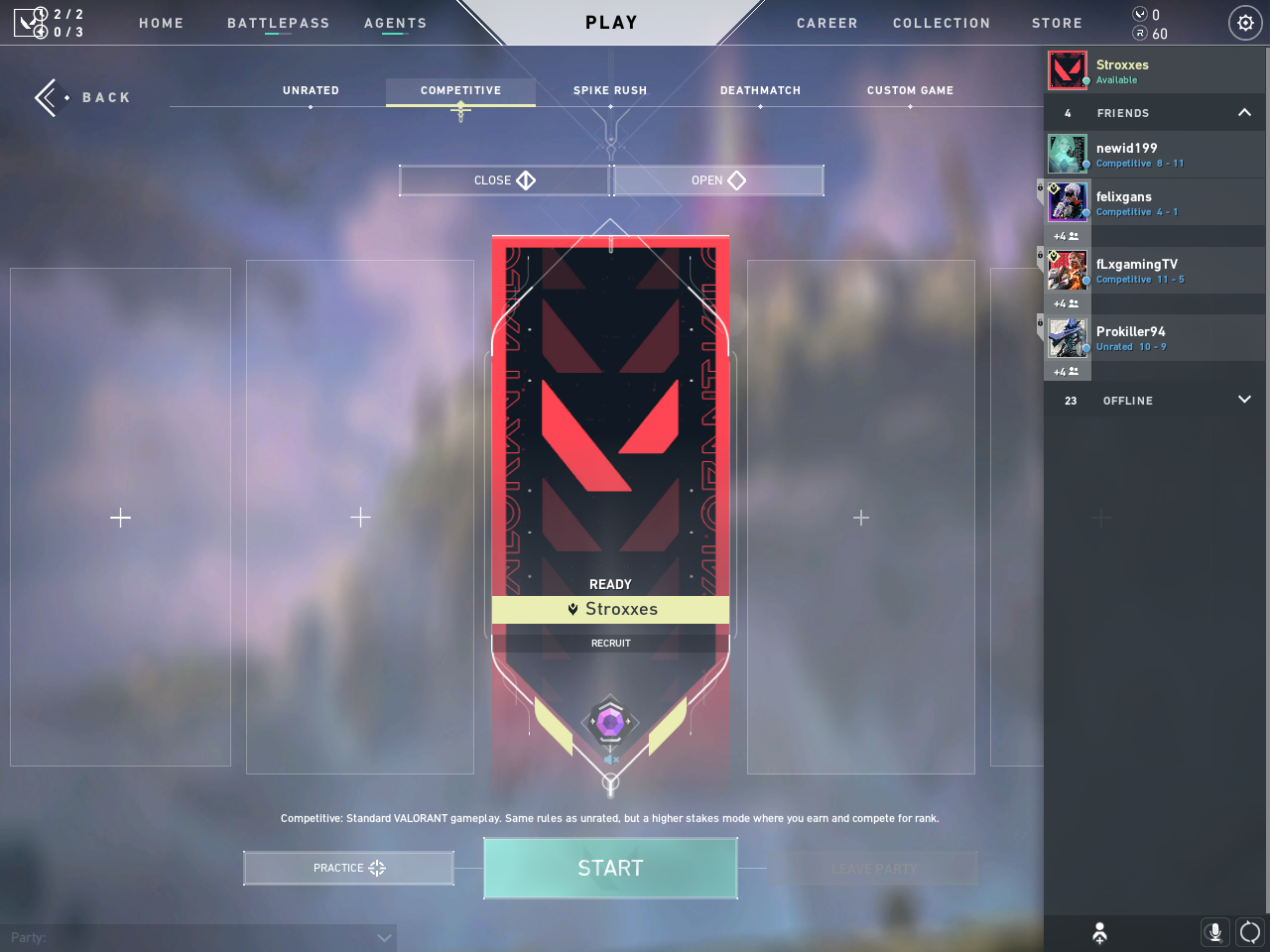Image resolution: width=1270 pixels, height=952 pixels.
Task: Toggle the microphone icon
Action: click(1214, 932)
